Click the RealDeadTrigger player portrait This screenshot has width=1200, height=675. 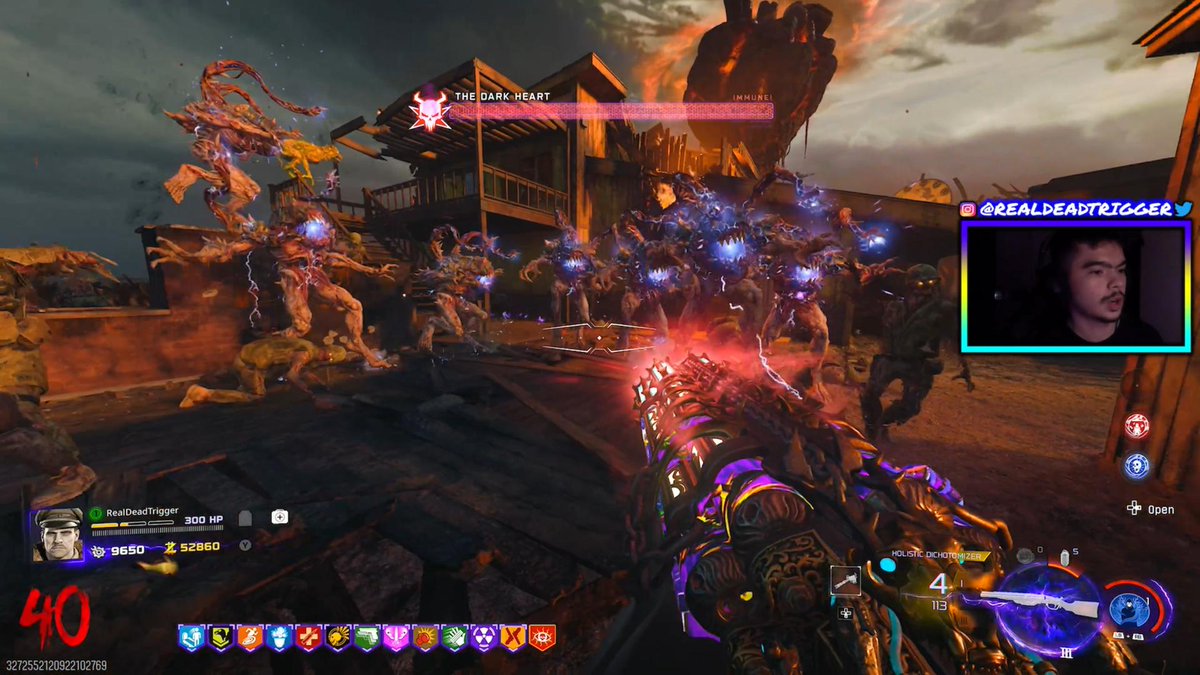click(x=57, y=535)
